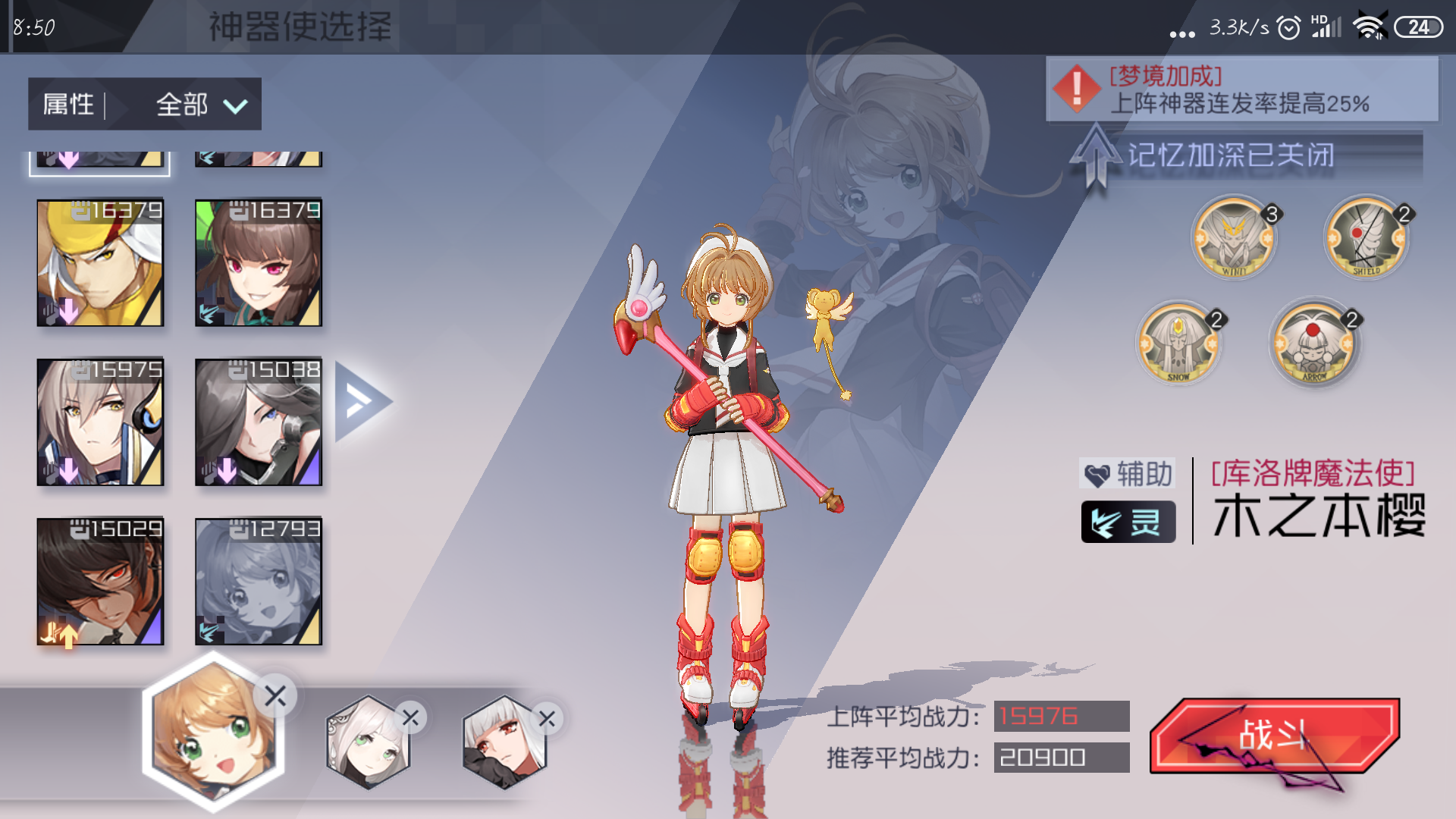Remove Sakura from the team lineup

(x=275, y=695)
